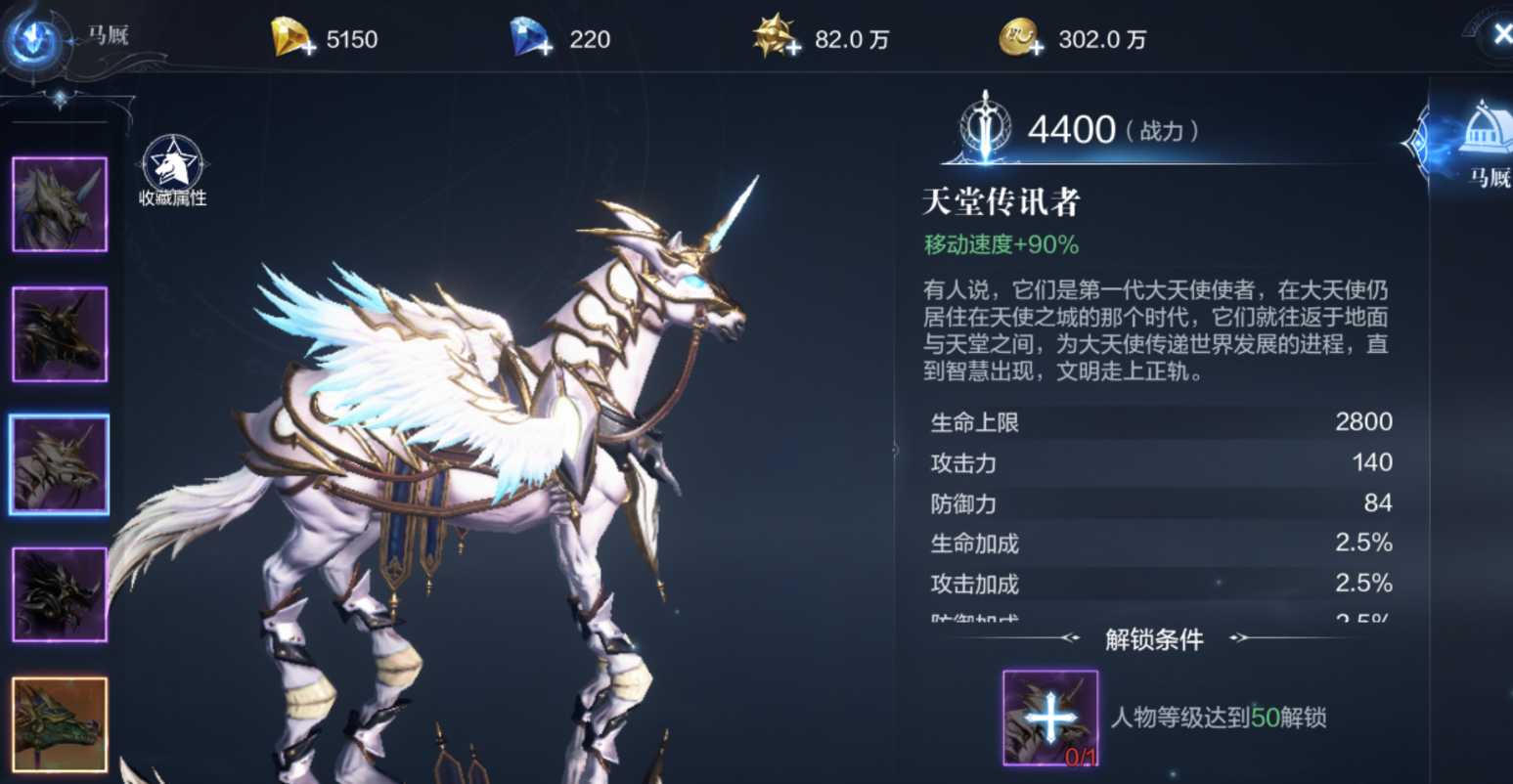Choose the green dragon mount with orange frame
Viewport: 1513px width, 784px height.
(60, 724)
